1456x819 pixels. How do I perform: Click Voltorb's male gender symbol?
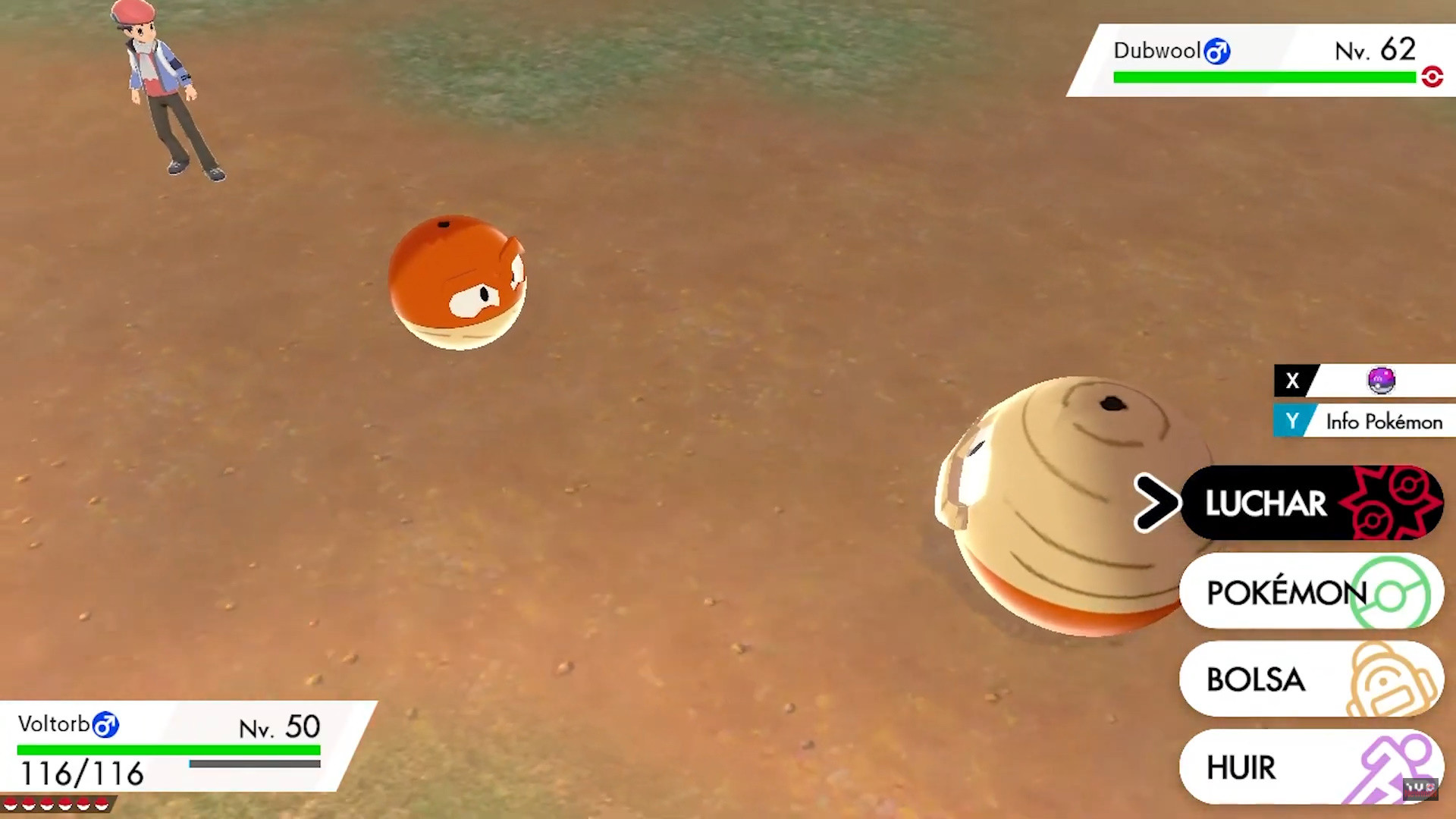click(106, 724)
